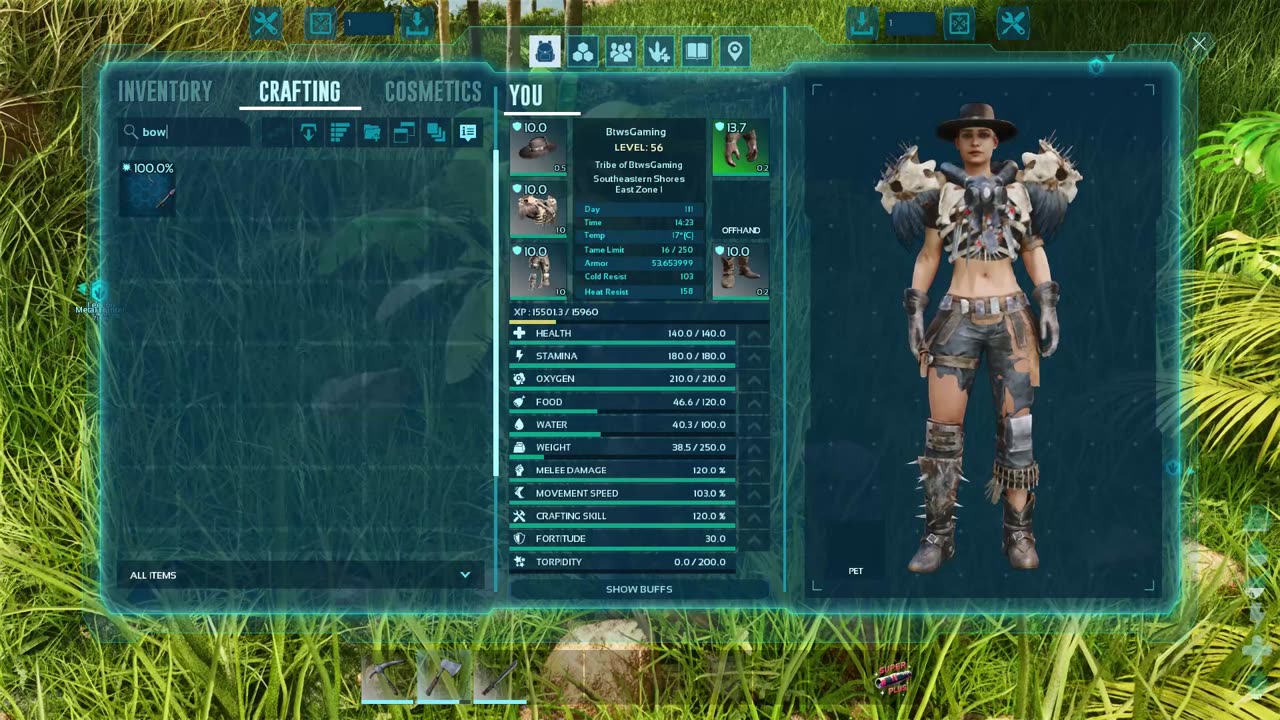1280x720 pixels.
Task: Open the engrams hexagon icon
Action: click(x=583, y=51)
